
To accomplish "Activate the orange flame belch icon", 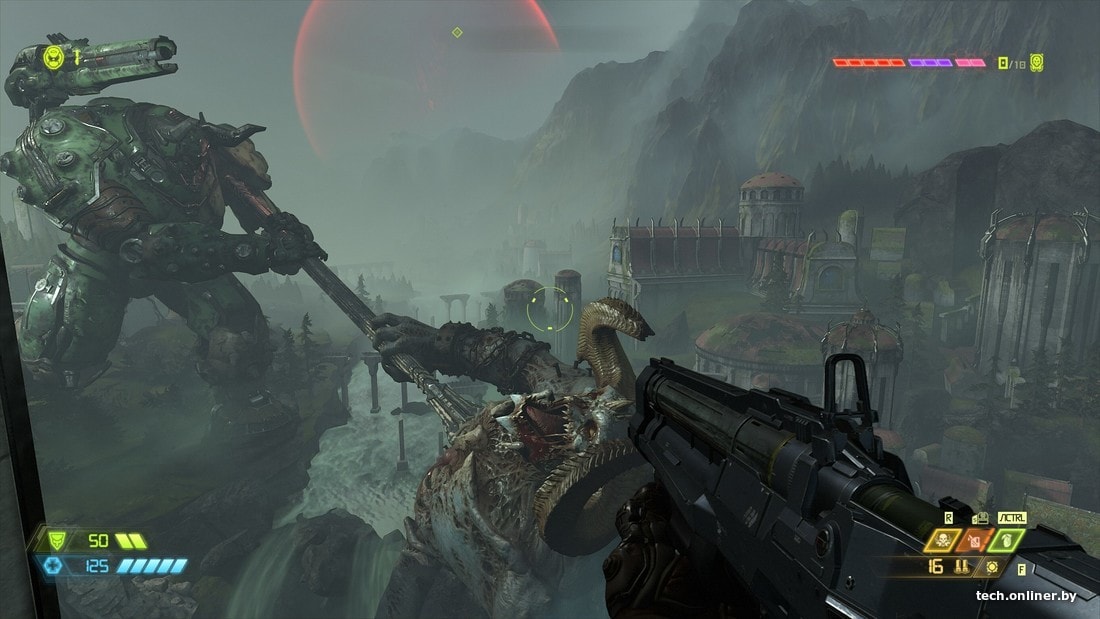I will (x=974, y=540).
